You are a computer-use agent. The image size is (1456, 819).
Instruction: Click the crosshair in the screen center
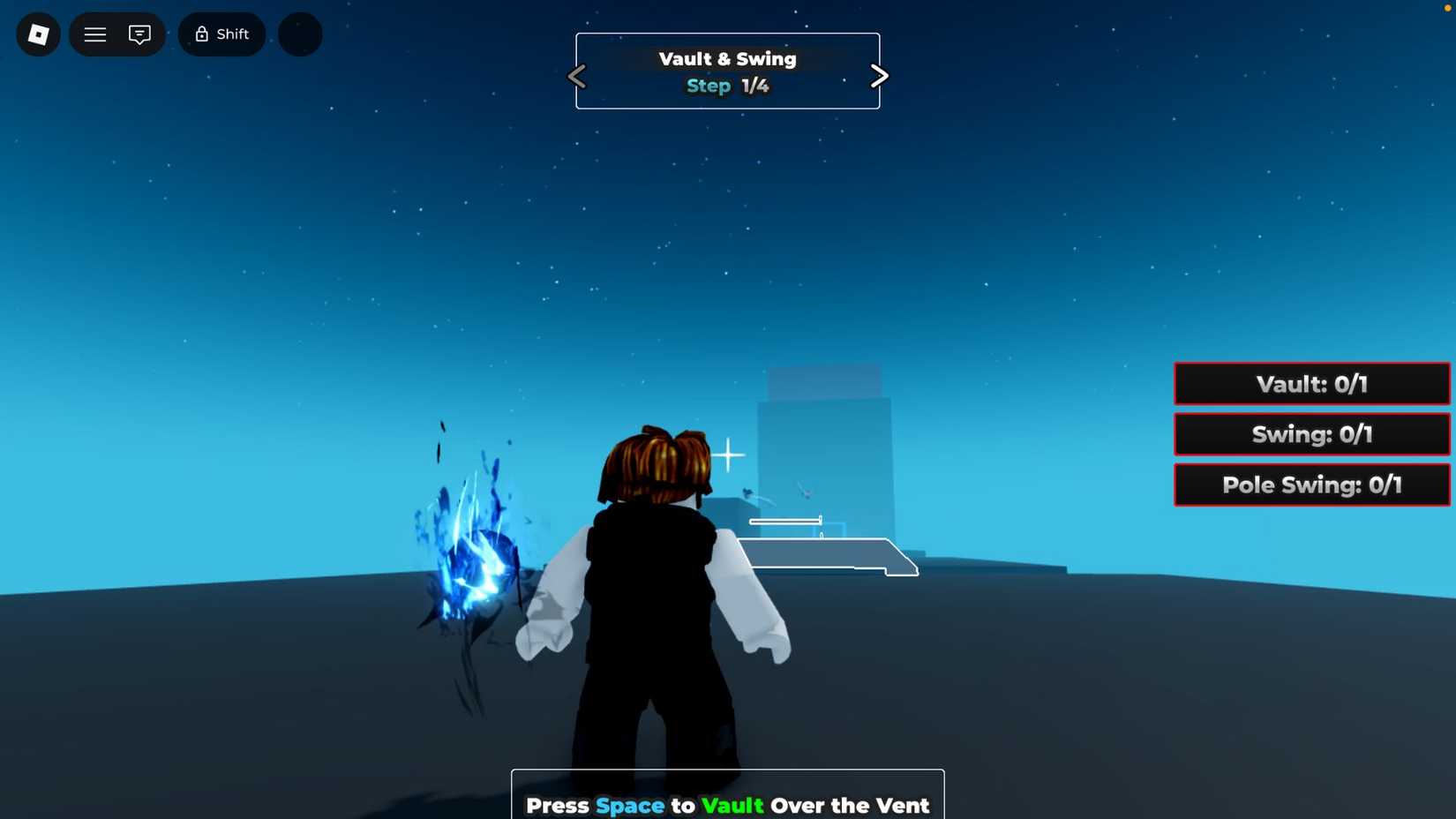tap(728, 455)
